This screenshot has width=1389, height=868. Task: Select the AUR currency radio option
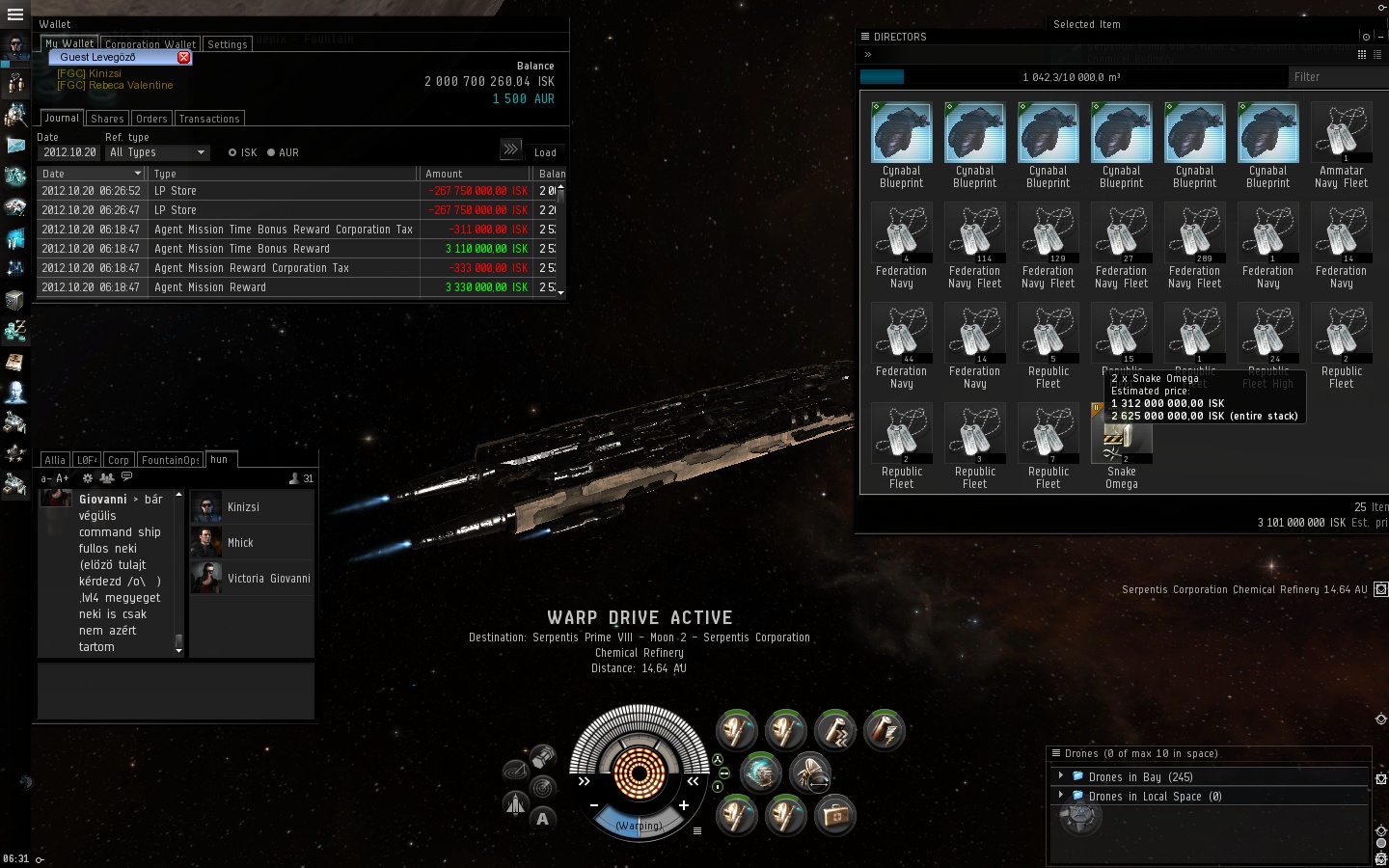tap(271, 152)
